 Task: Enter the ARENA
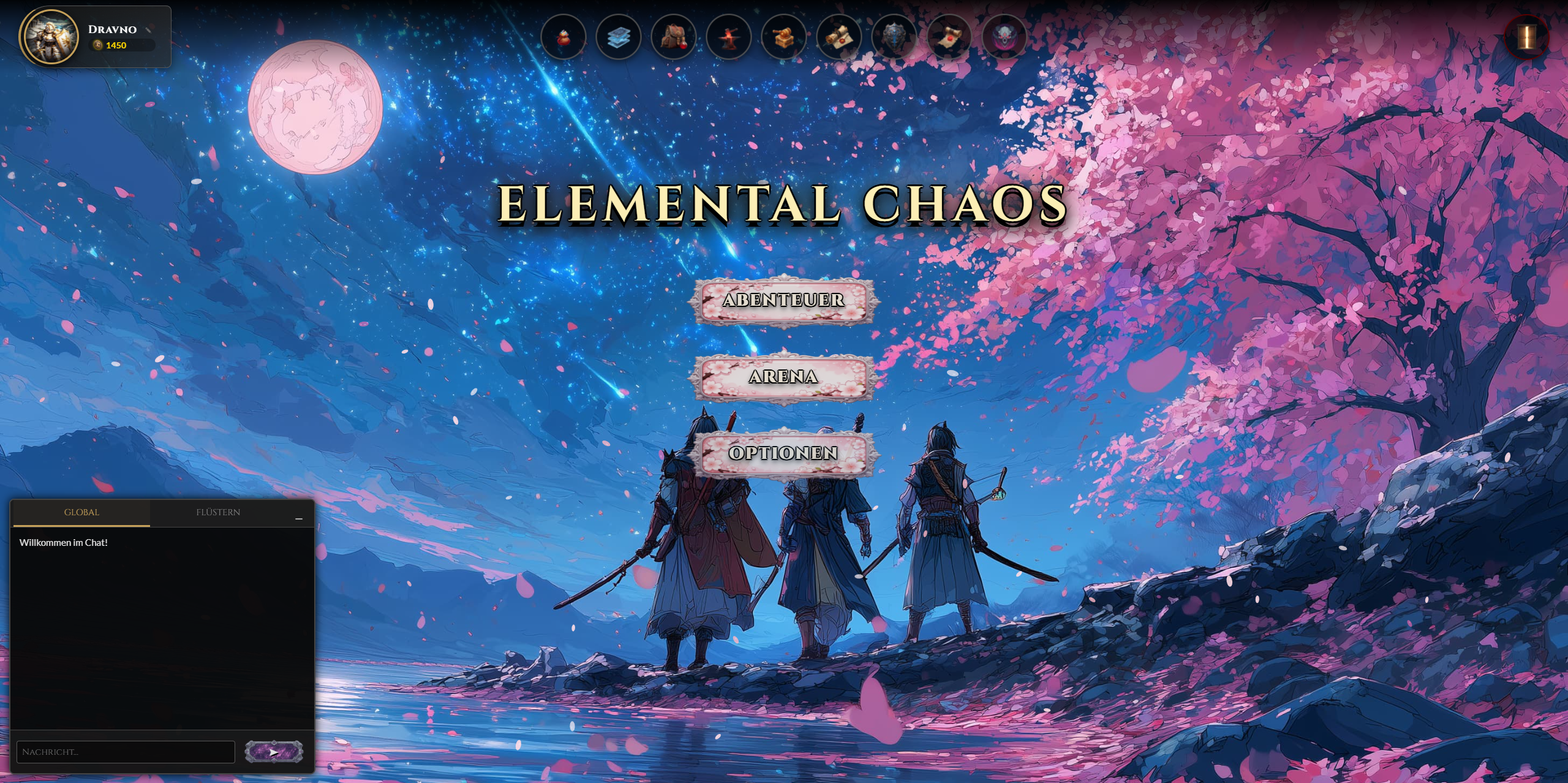pos(783,378)
